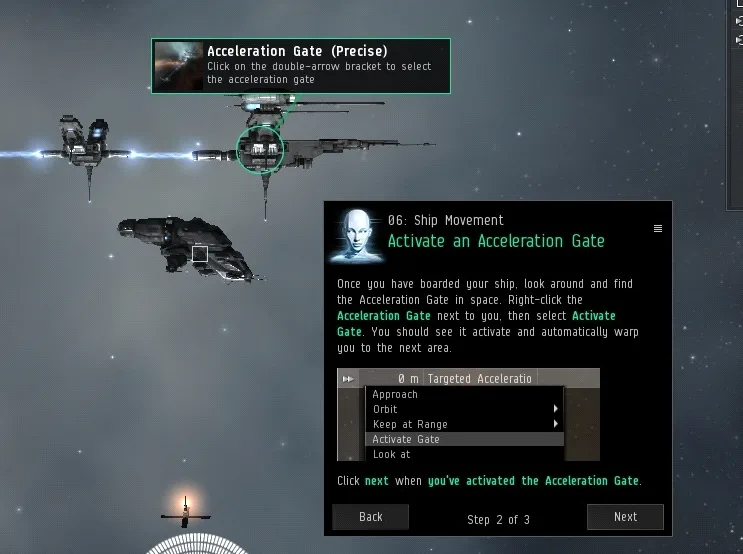Go to the Next tutorial step
743x554 pixels.
point(625,517)
